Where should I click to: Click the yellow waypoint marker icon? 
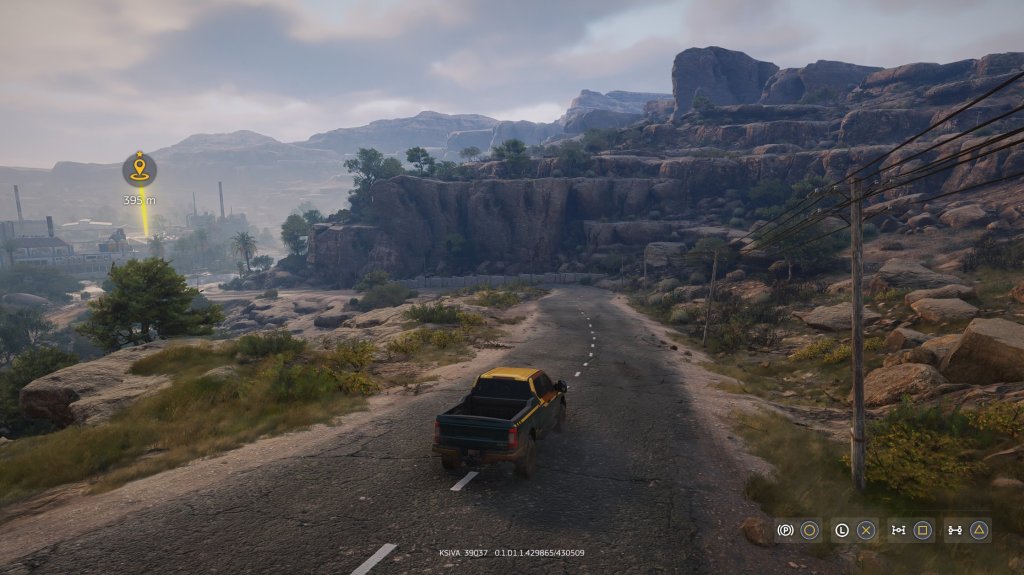pos(139,169)
